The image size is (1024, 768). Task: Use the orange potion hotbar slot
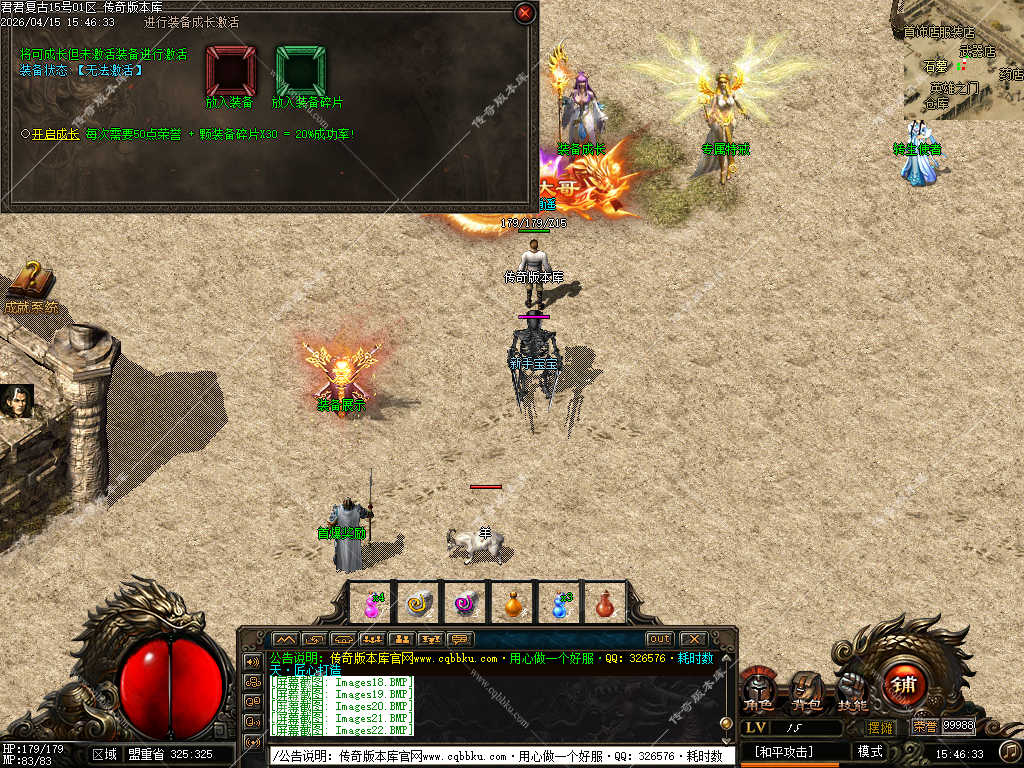coord(512,603)
